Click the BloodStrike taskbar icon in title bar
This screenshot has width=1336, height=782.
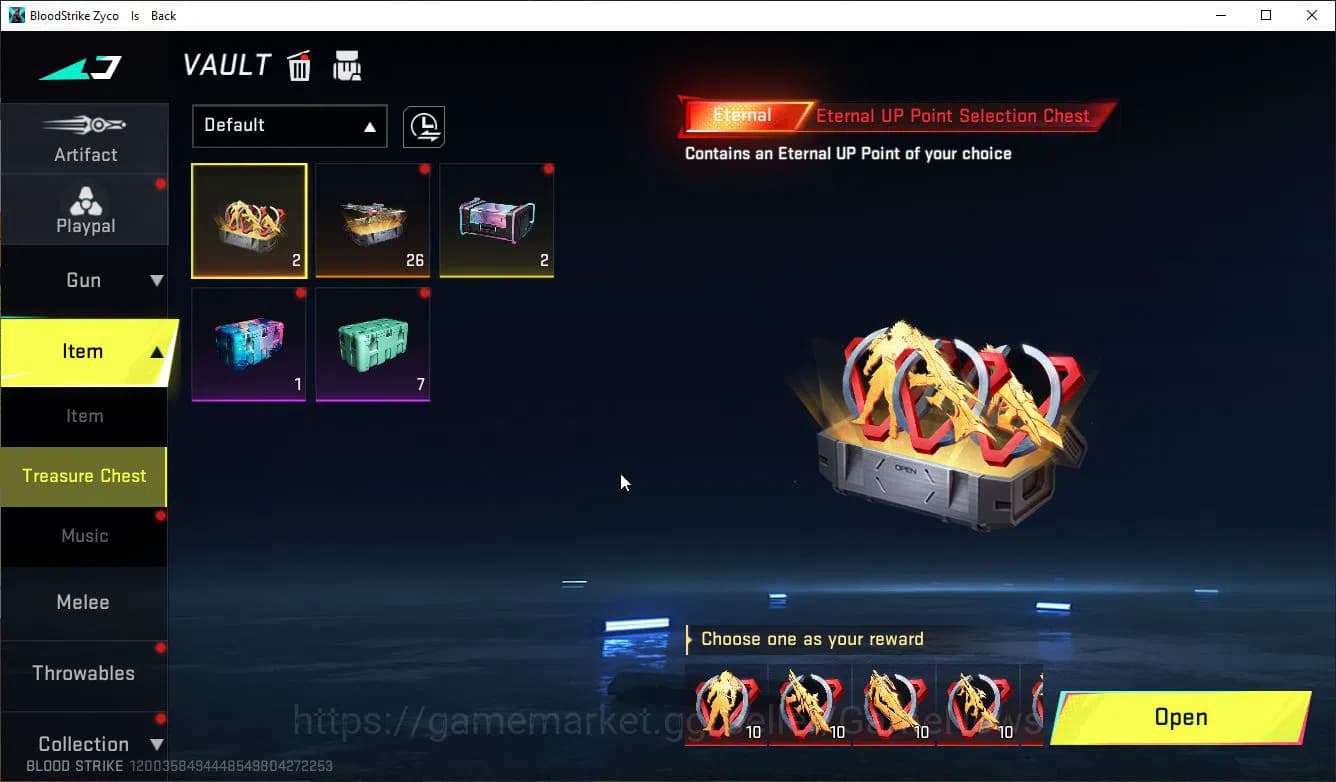tap(14, 15)
